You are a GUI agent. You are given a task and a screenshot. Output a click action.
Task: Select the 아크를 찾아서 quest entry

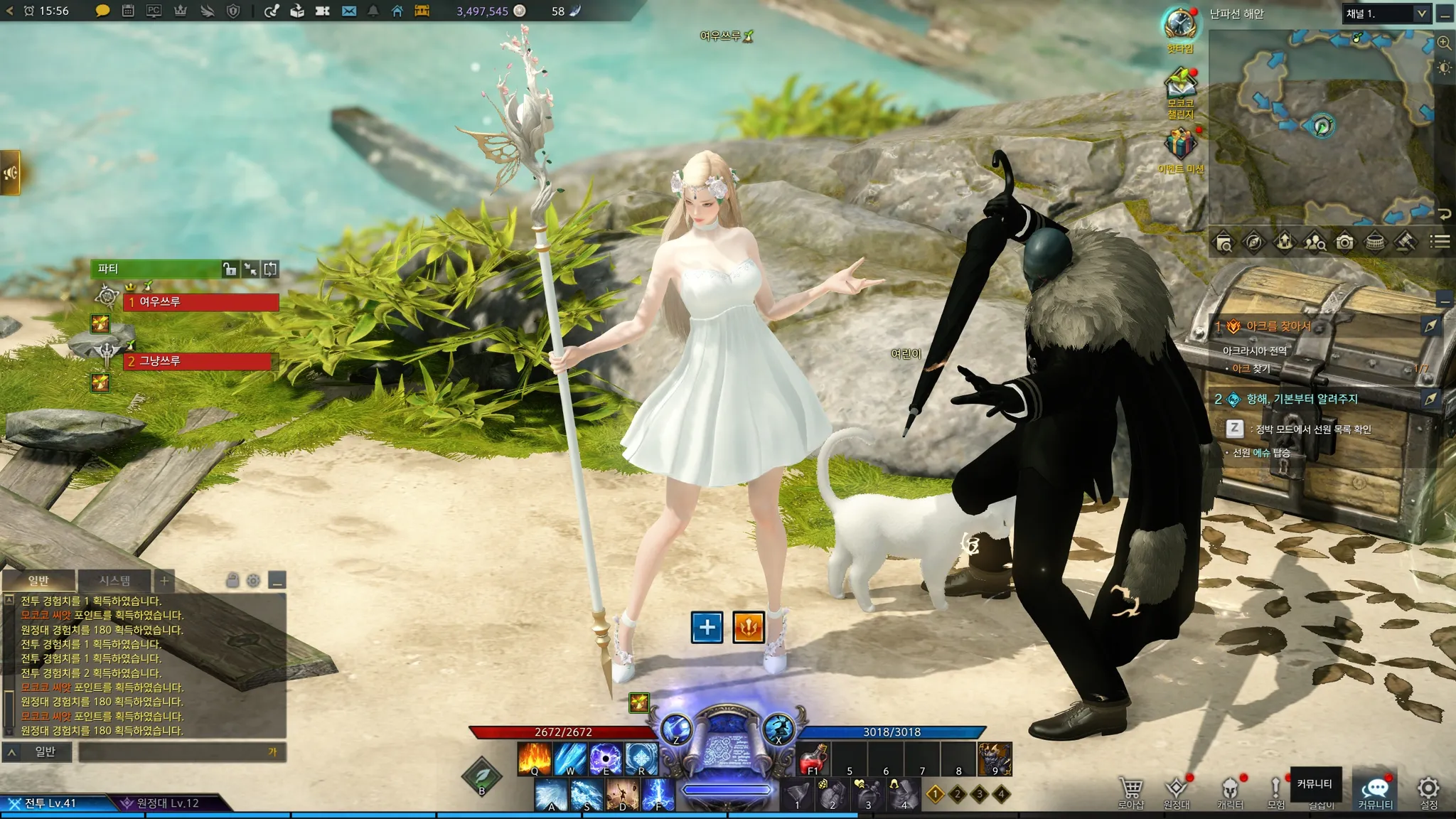1278,326
